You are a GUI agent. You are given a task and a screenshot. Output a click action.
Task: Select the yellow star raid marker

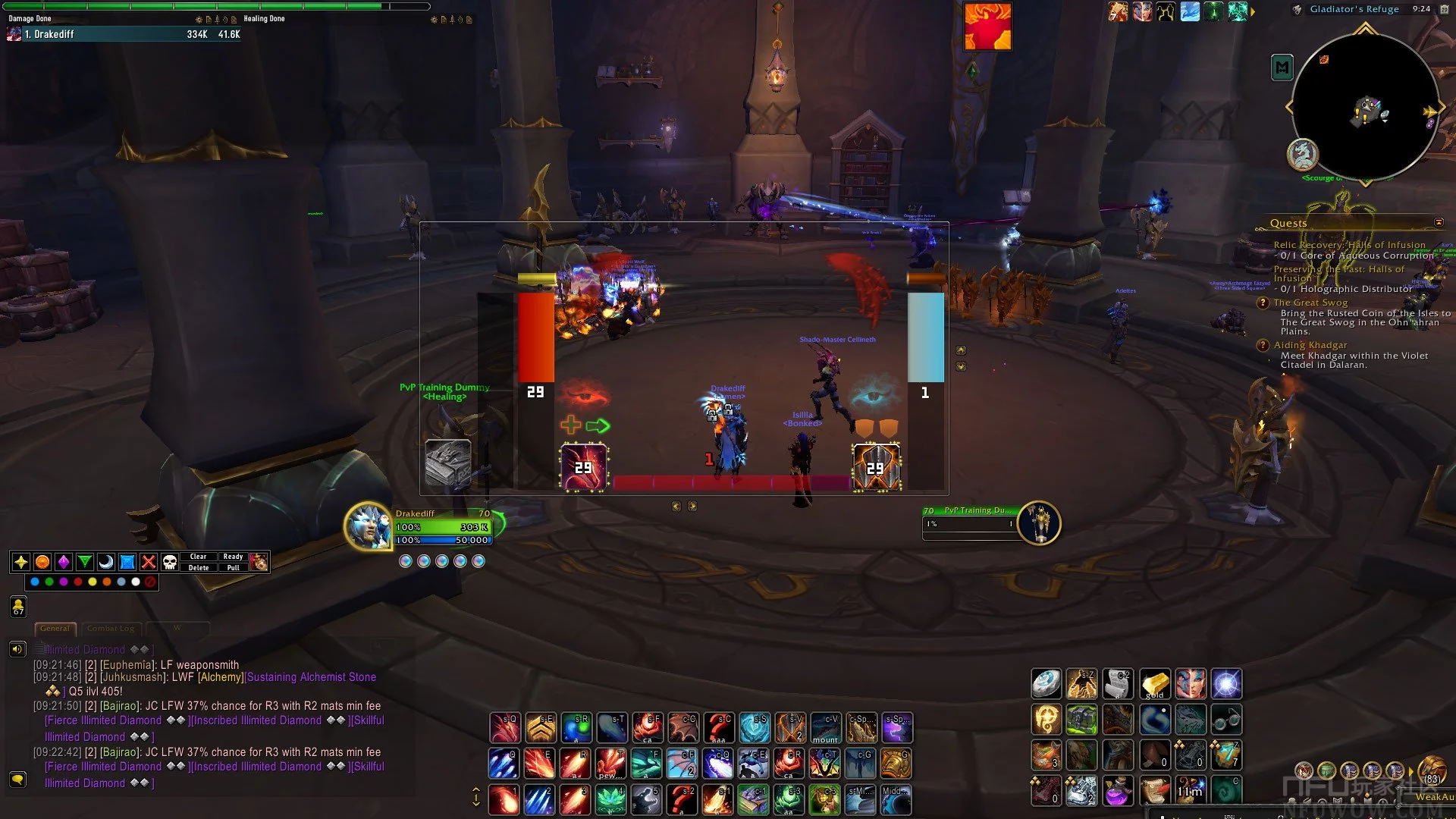pos(21,562)
